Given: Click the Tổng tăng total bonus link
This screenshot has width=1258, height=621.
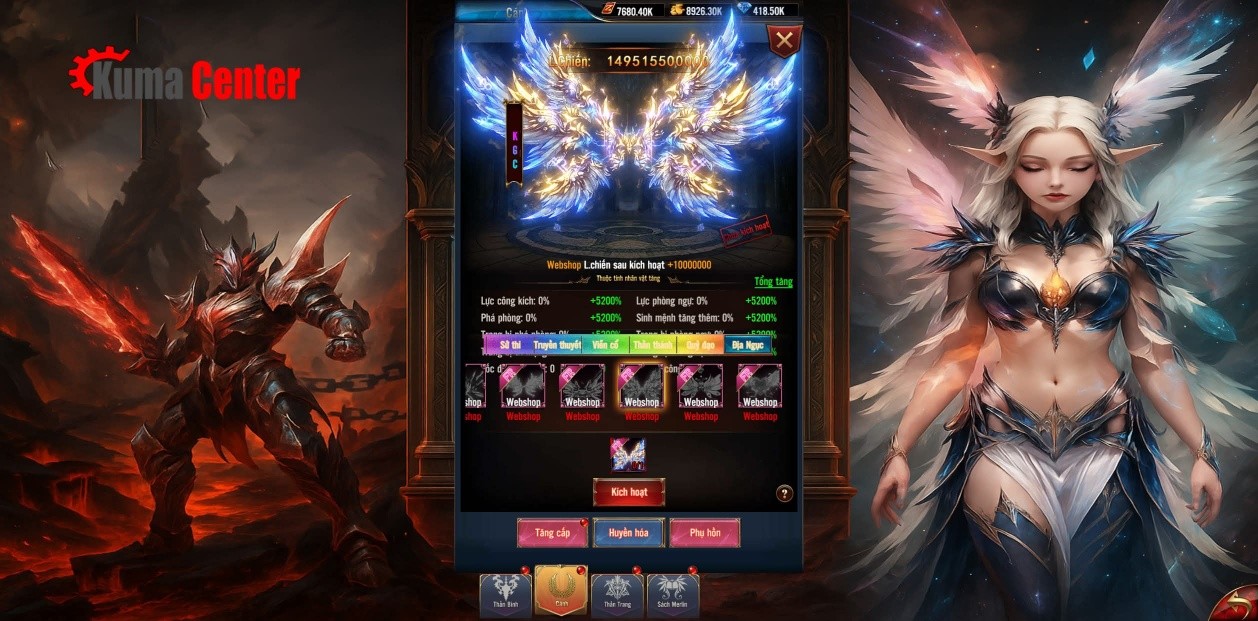Looking at the screenshot, I should pyautogui.click(x=773, y=282).
